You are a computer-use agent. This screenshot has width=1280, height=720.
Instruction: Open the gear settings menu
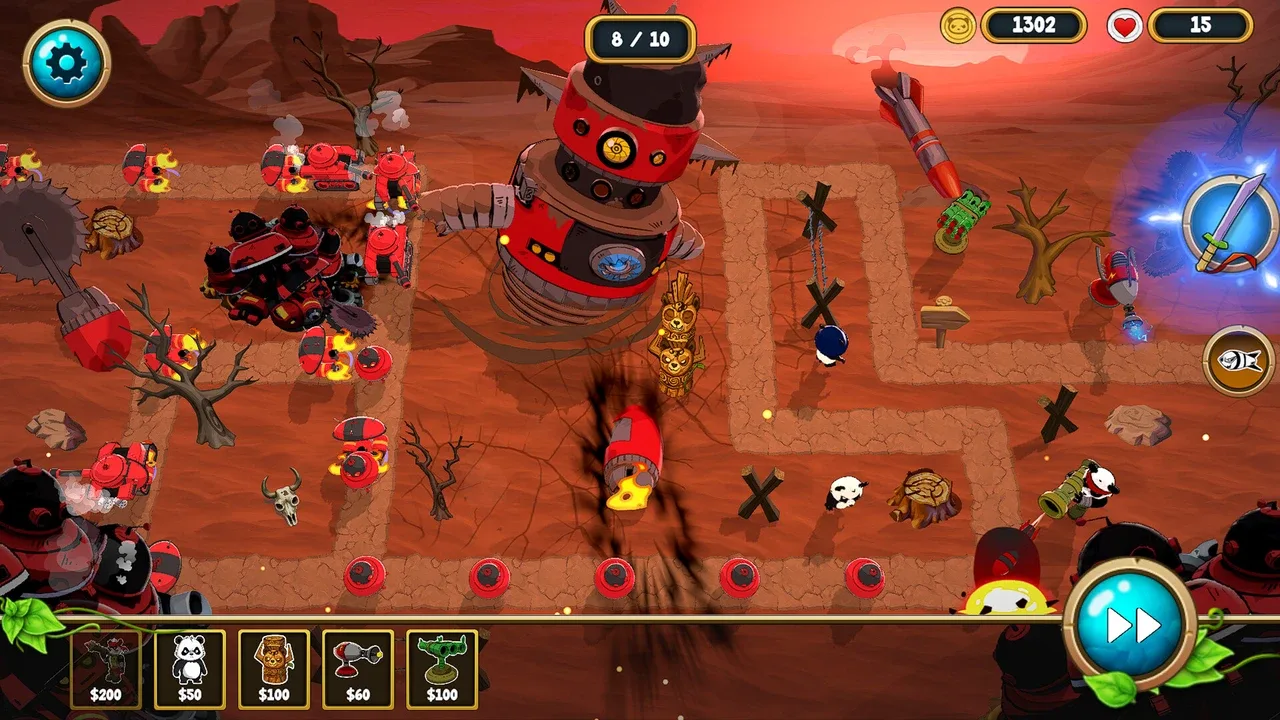pyautogui.click(x=66, y=63)
